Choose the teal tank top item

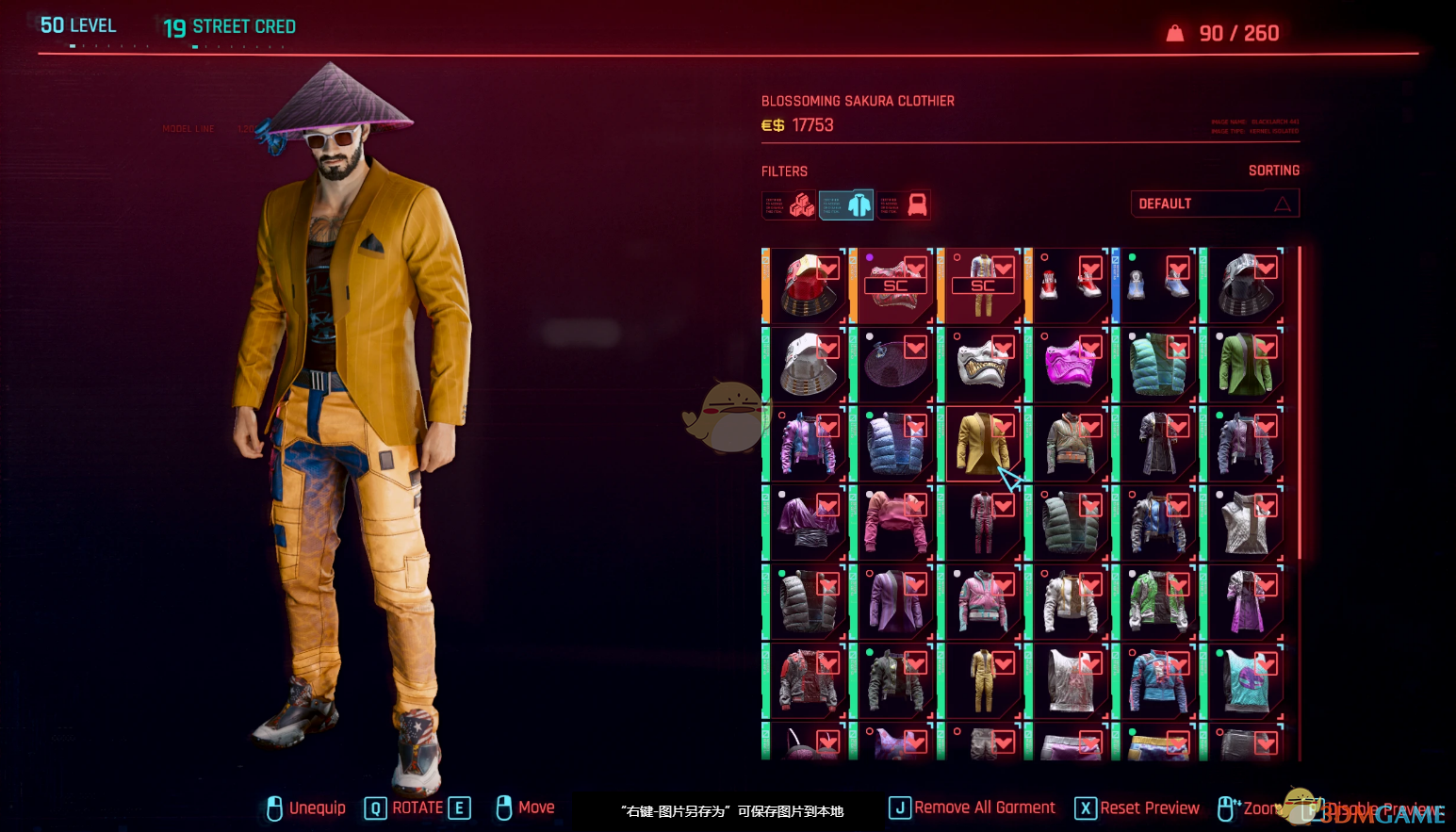pos(1245,680)
